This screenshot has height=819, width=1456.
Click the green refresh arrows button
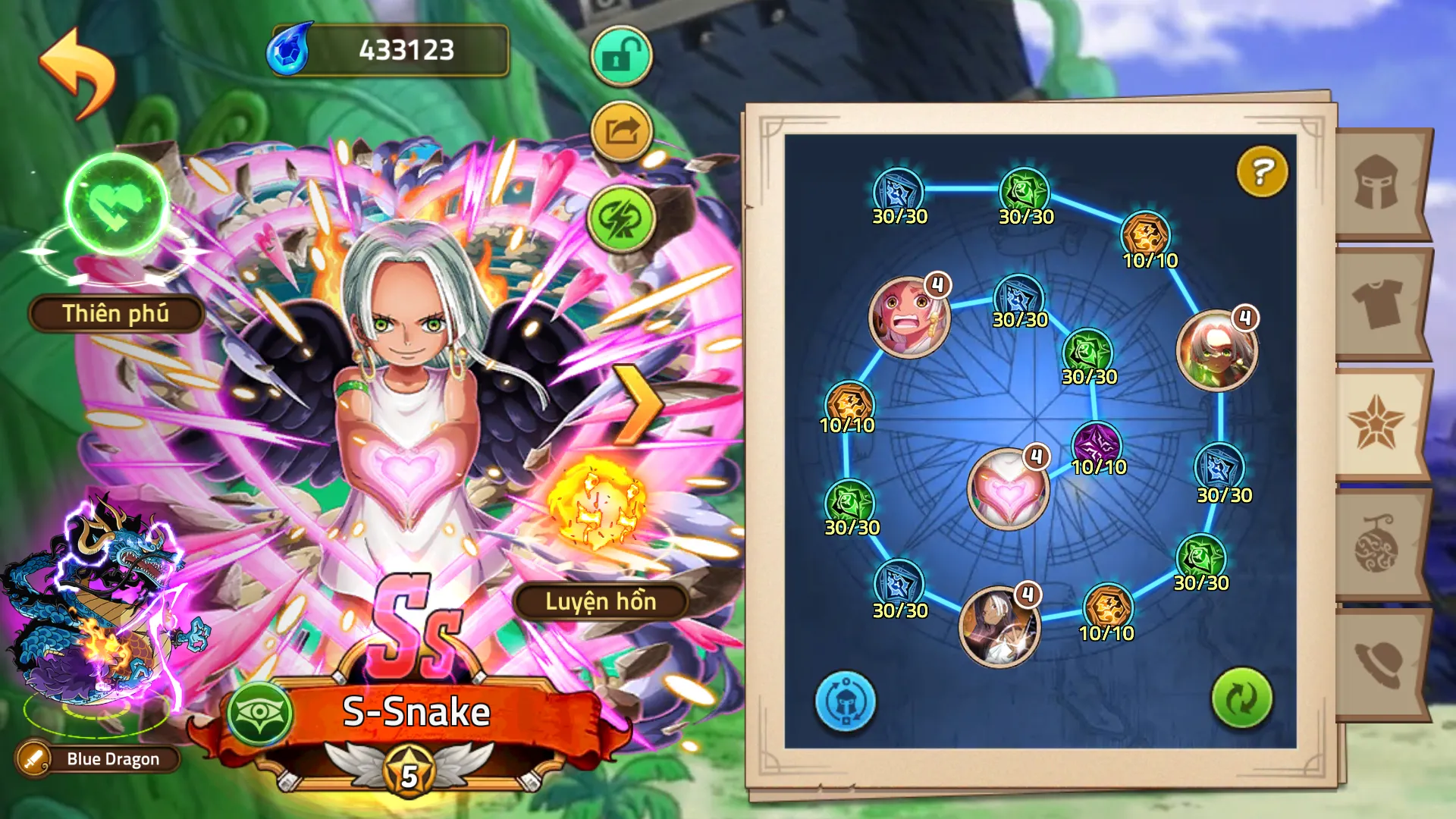pos(1241,698)
